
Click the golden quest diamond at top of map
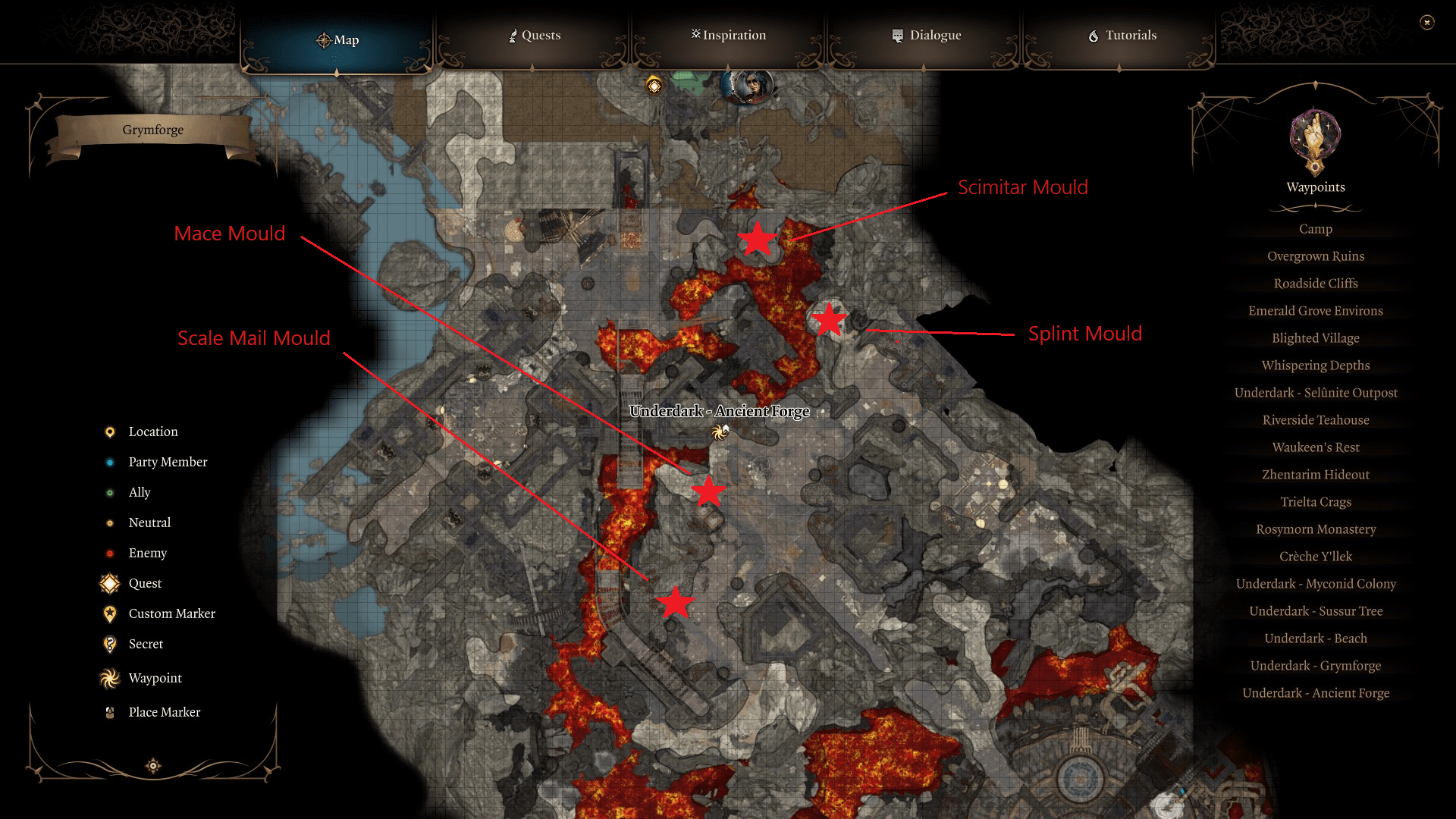[652, 86]
